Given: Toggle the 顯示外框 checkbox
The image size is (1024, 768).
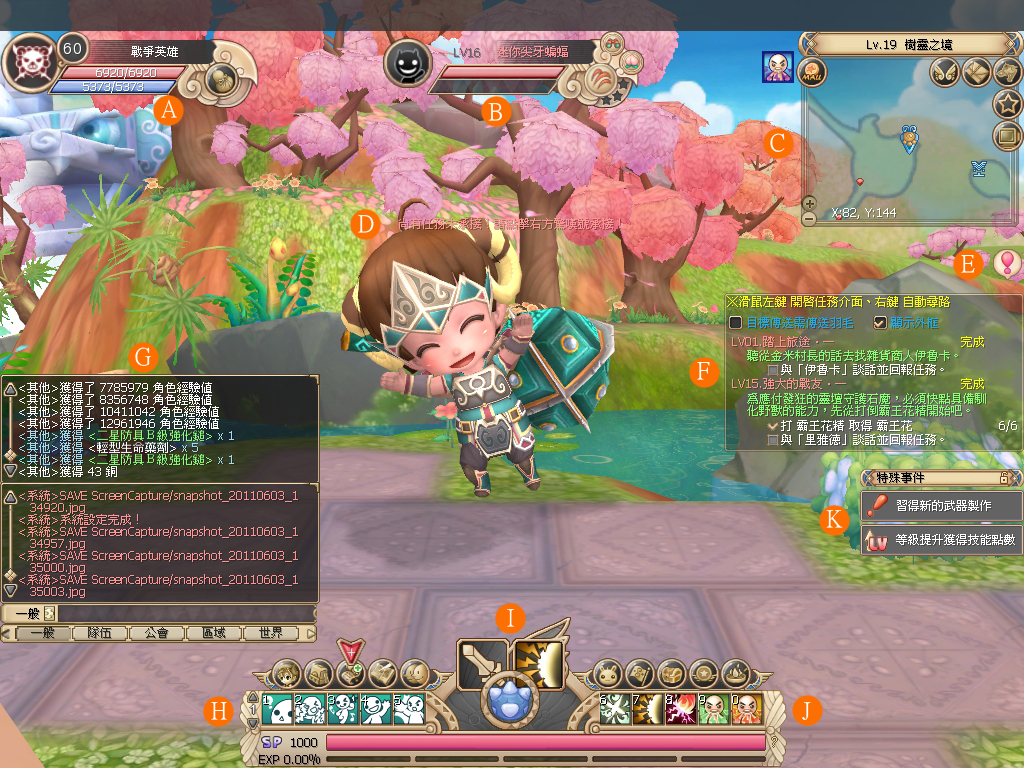Looking at the screenshot, I should coord(880,323).
